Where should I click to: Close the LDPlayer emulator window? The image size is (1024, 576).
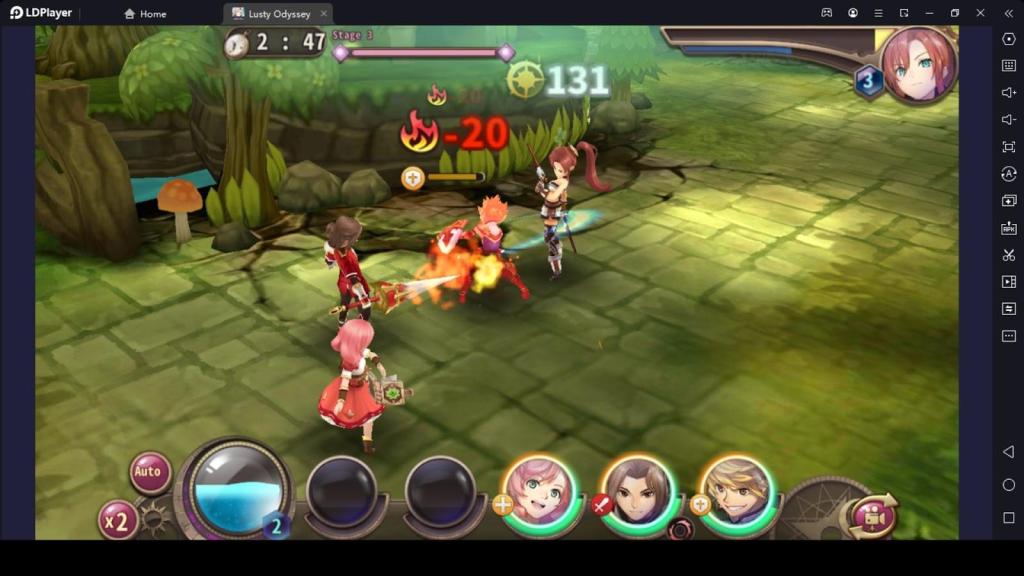click(x=980, y=13)
